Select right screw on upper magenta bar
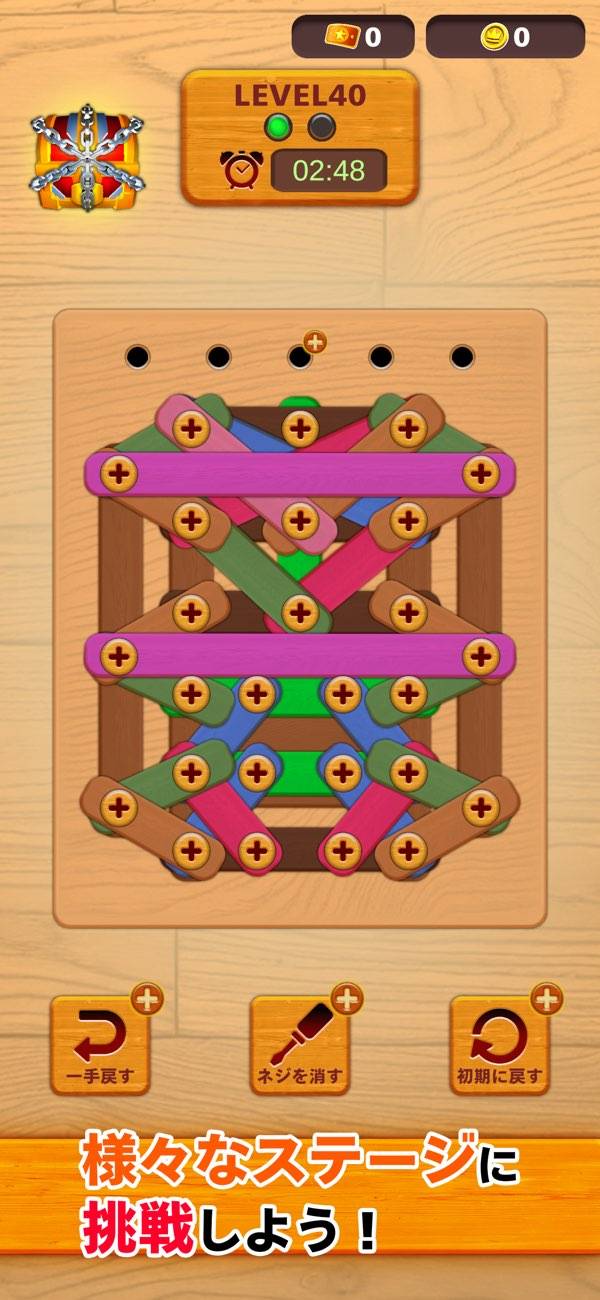This screenshot has height=1300, width=600. tap(481, 473)
